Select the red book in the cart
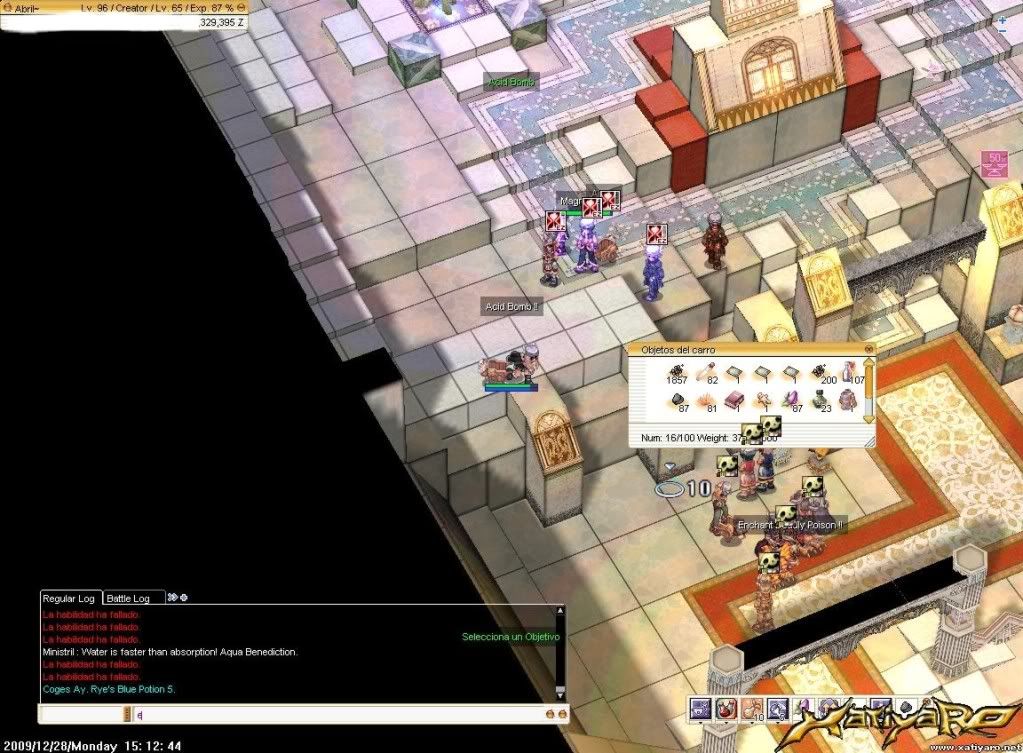The width and height of the screenshot is (1023, 753). [734, 401]
